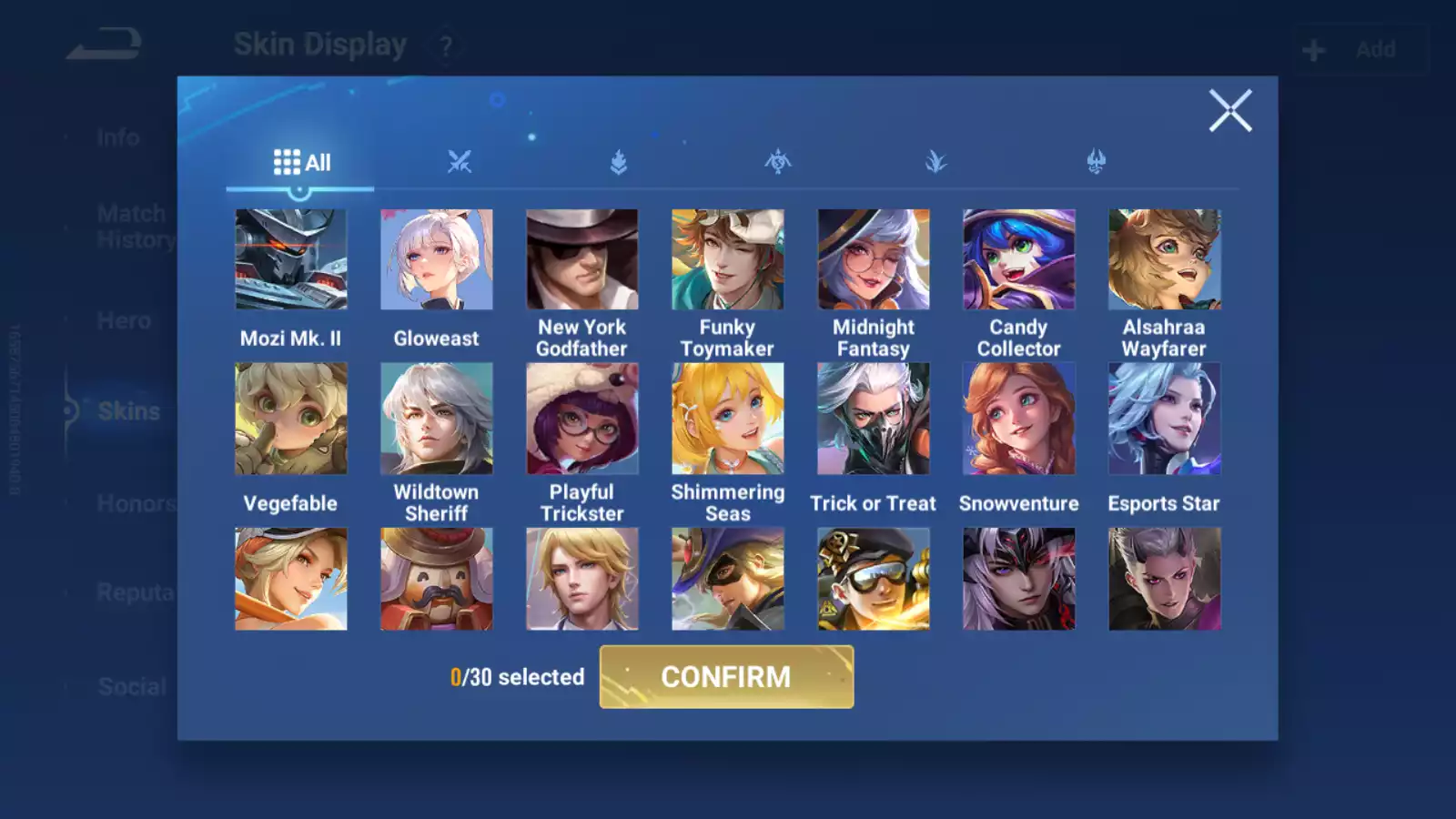Toggle selection of the Mozi Mk. II skin
Image resolution: width=1456 pixels, height=819 pixels.
pyautogui.click(x=290, y=258)
